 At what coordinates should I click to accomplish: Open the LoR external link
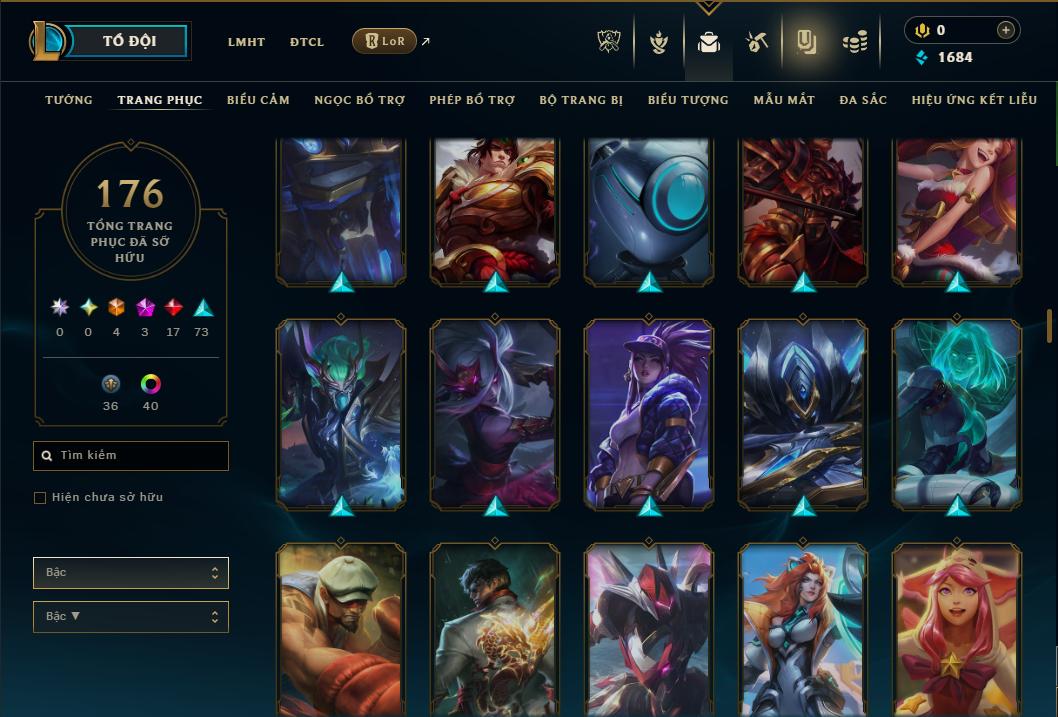click(385, 41)
